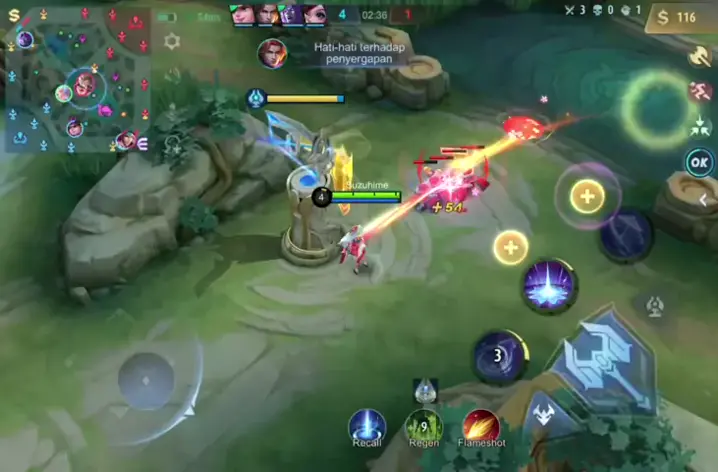
Task: Send the gather arrows signal
Action: [x=700, y=126]
